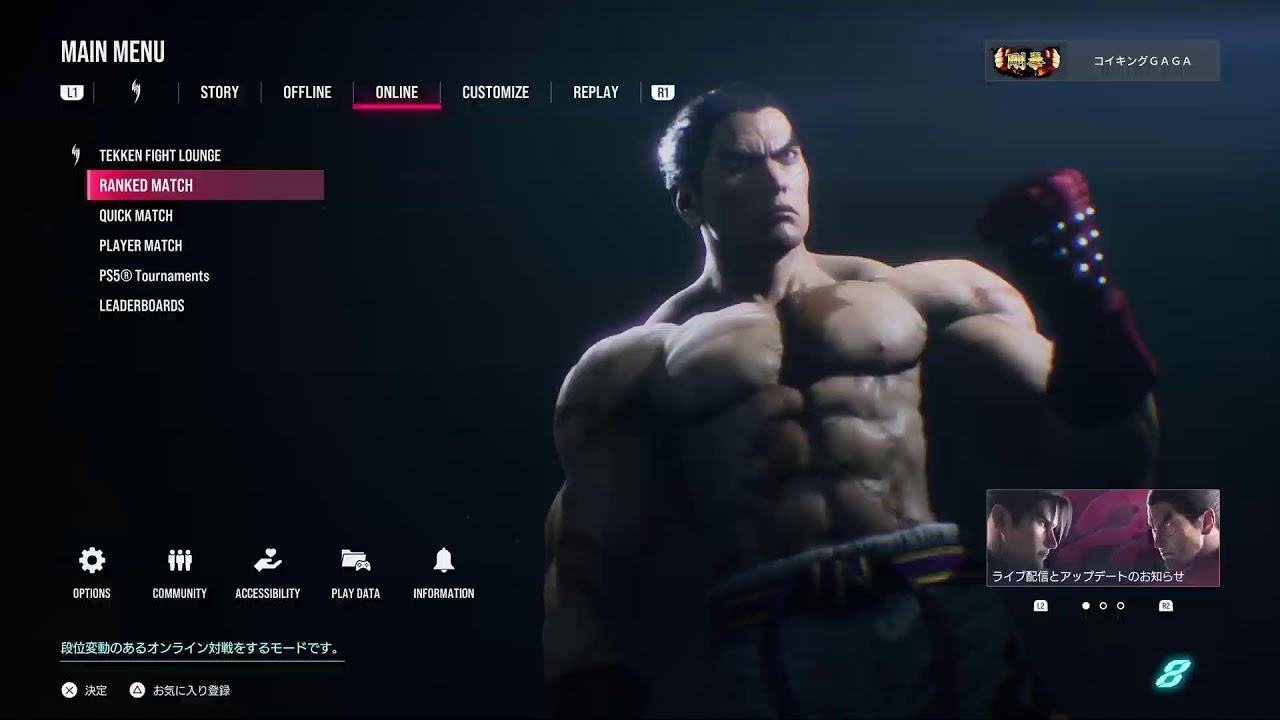Select the first carousel page dot

(x=1086, y=604)
